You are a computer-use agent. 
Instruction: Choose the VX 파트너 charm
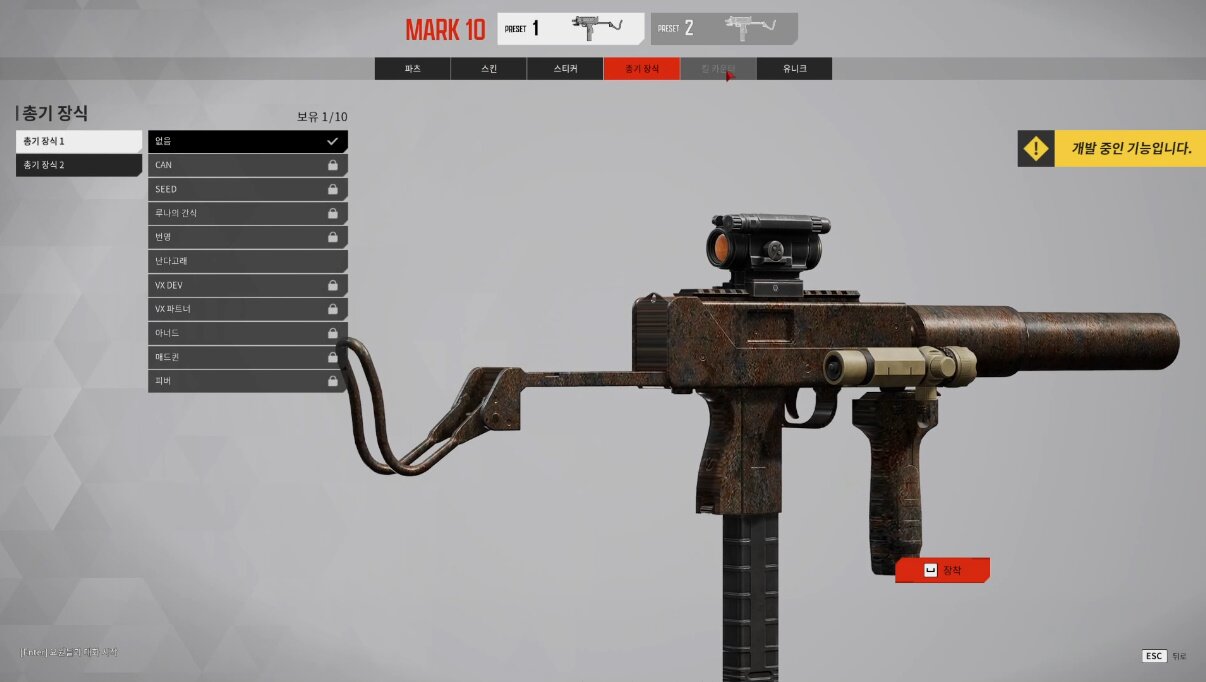(247, 309)
